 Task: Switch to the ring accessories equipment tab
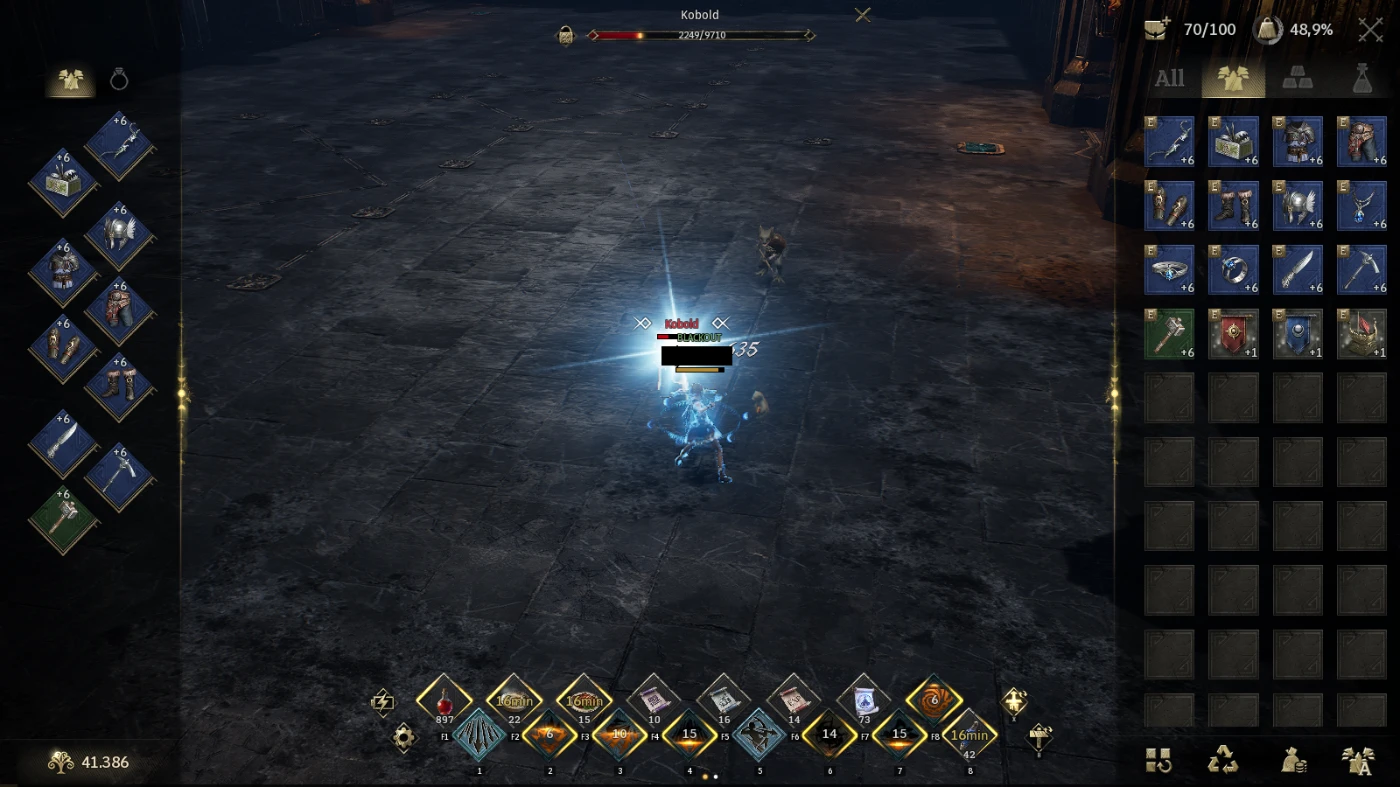[119, 80]
